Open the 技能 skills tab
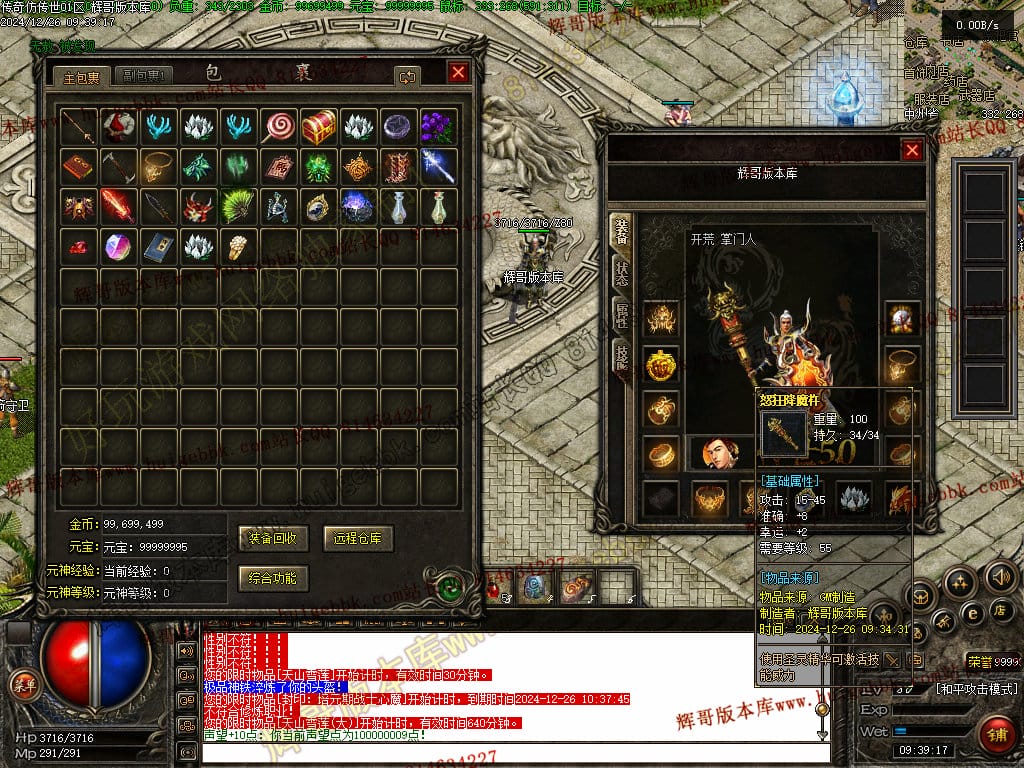The image size is (1024, 768). [x=621, y=355]
